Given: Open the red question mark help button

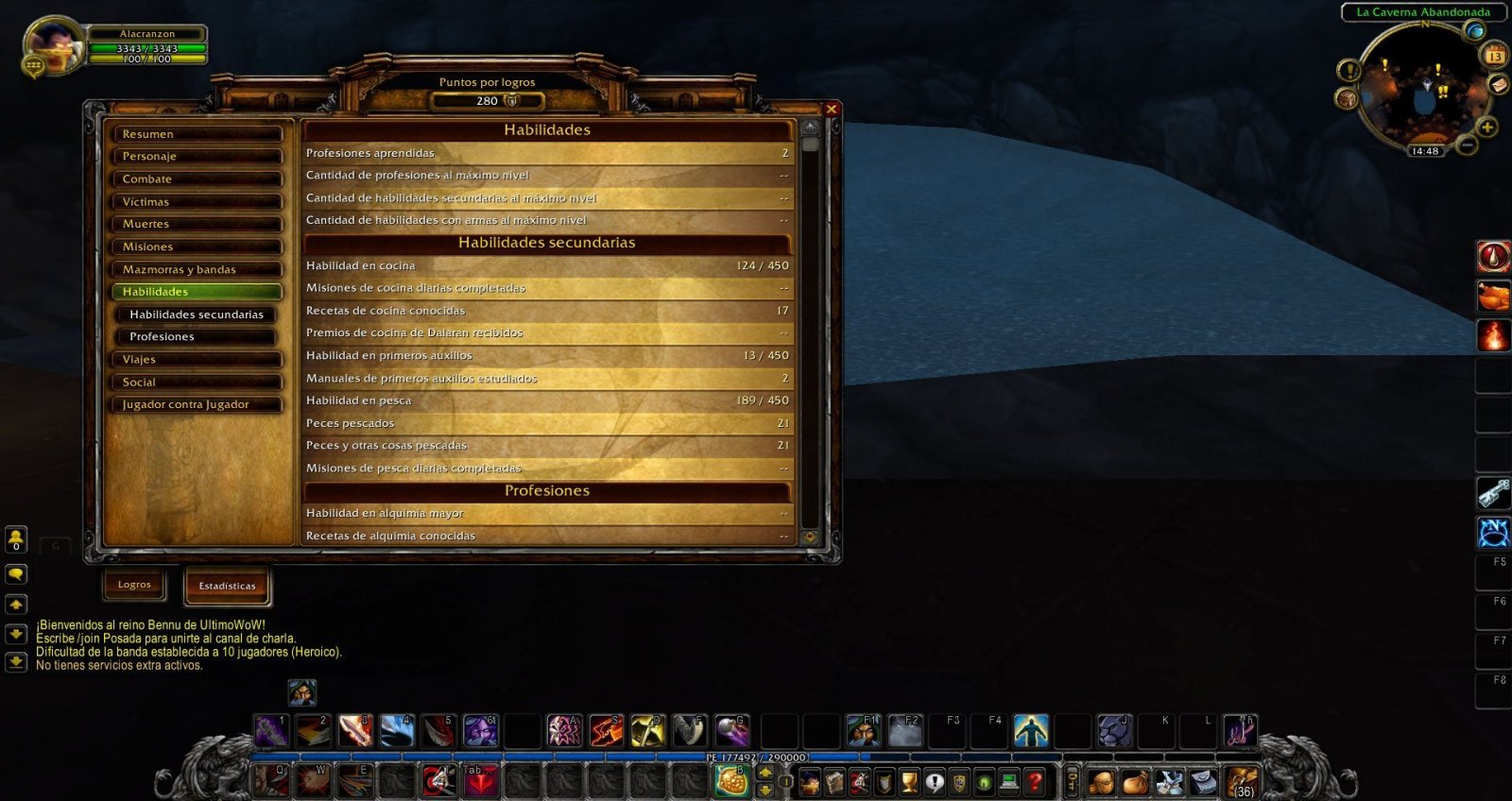Looking at the screenshot, I should (1034, 781).
